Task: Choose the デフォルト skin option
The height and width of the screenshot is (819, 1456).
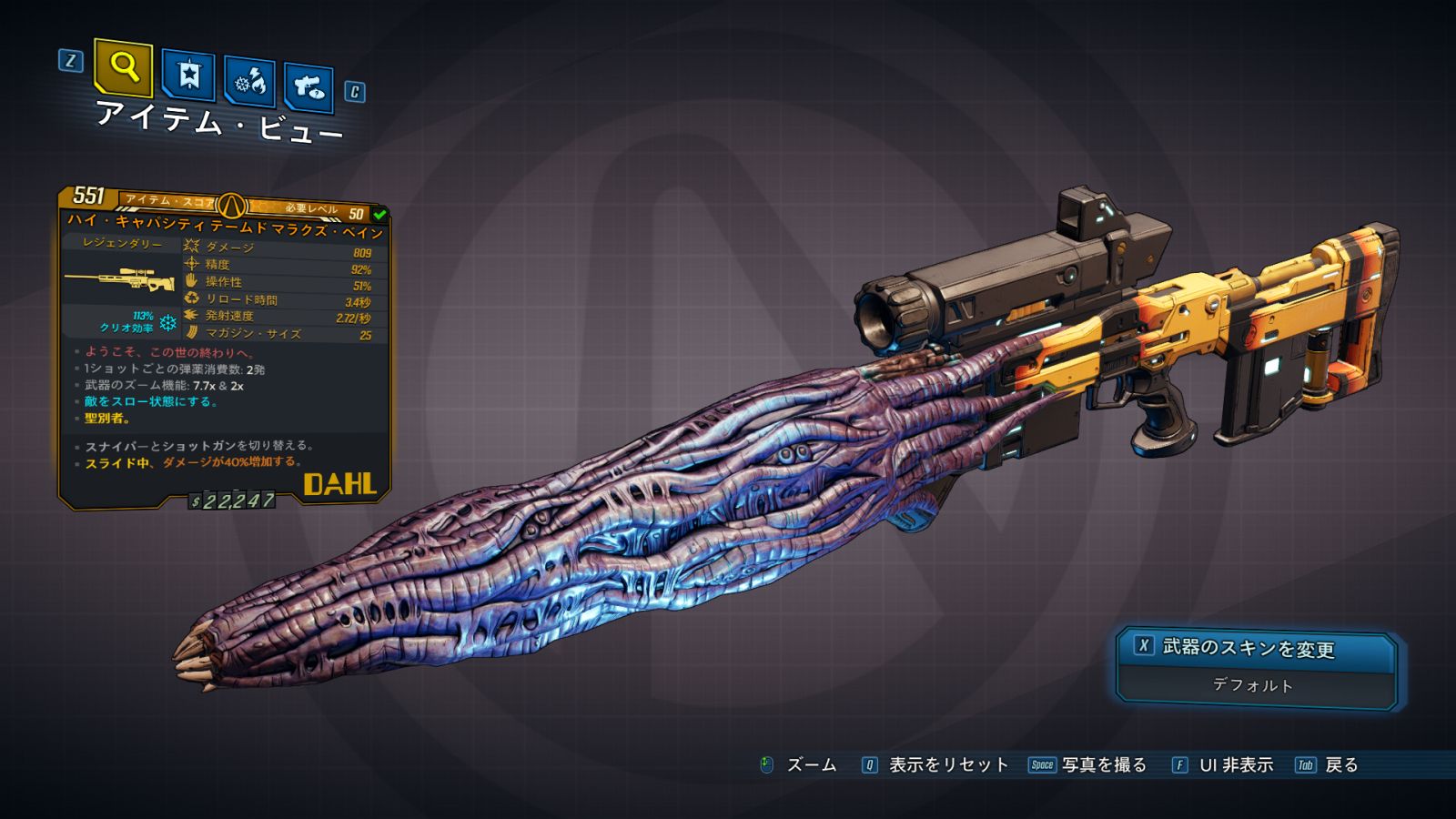Action: [1253, 685]
